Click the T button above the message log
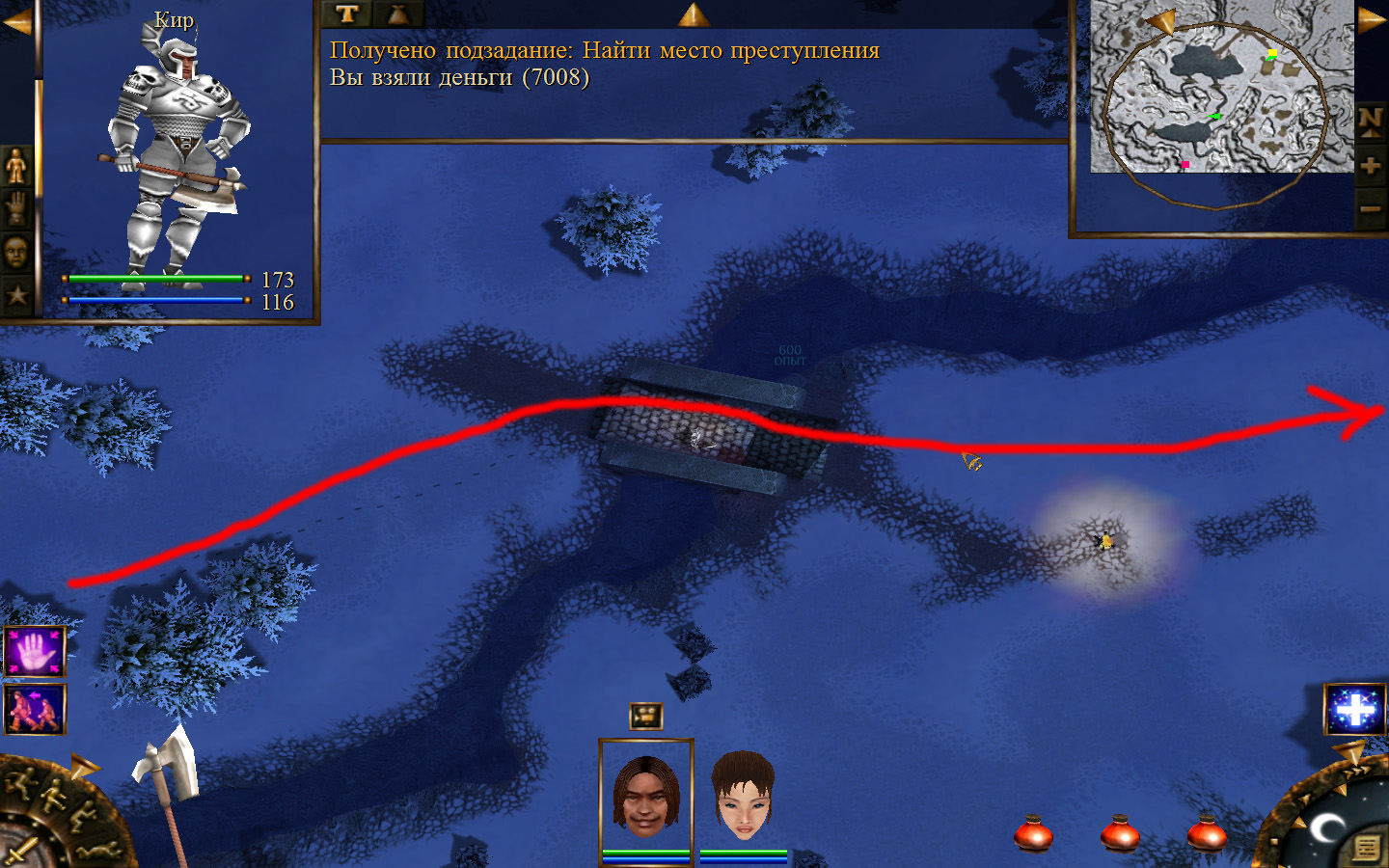1389x868 pixels. [347, 14]
